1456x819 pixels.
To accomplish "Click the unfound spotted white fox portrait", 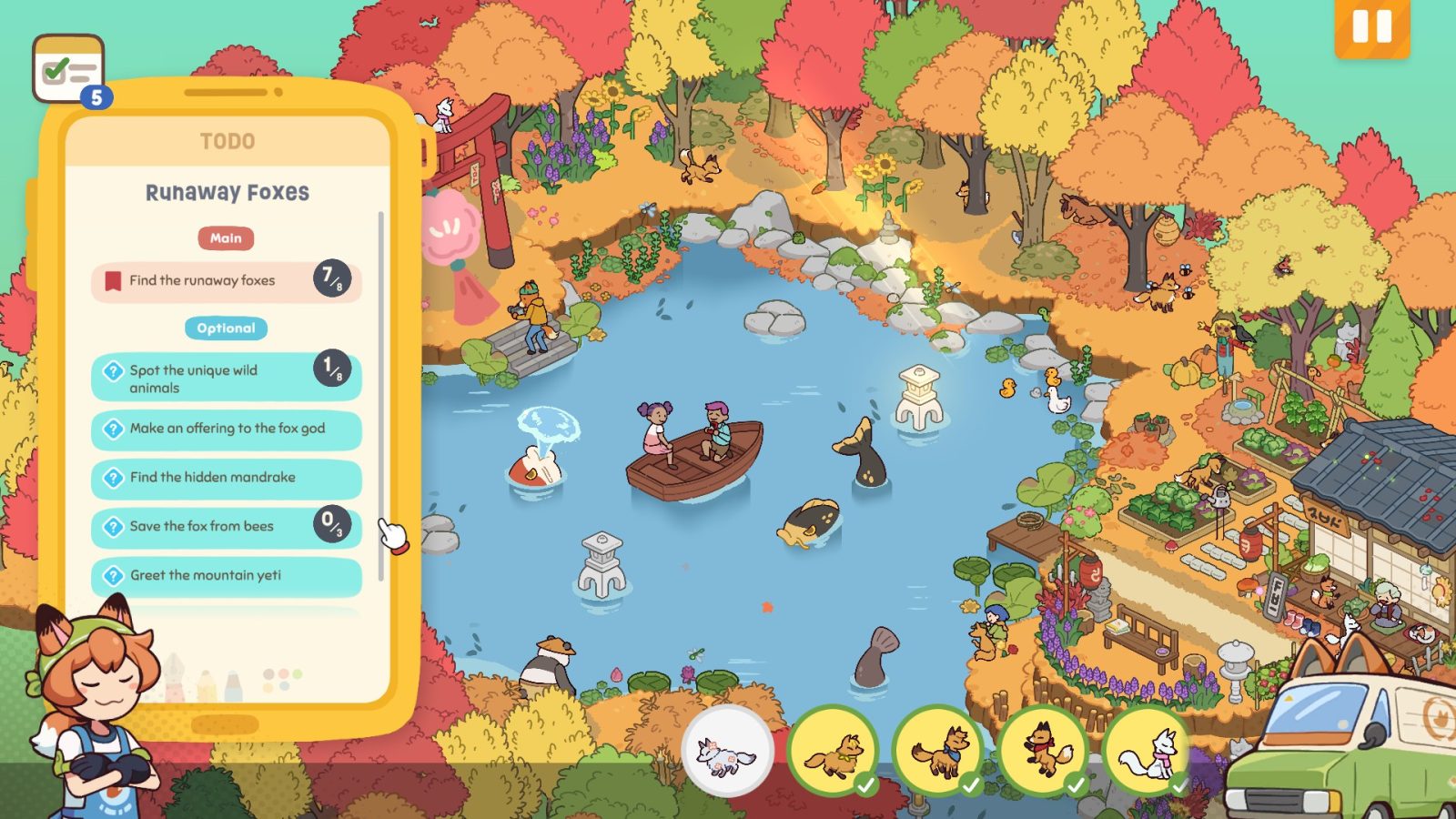I will point(727,753).
